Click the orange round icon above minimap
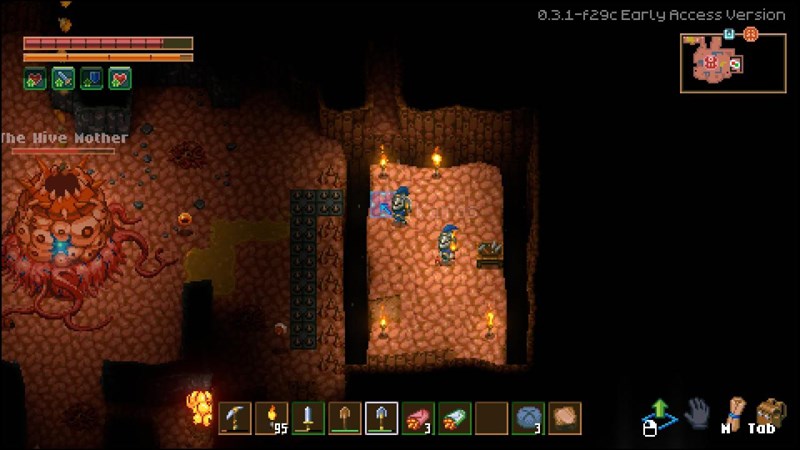 coord(750,34)
